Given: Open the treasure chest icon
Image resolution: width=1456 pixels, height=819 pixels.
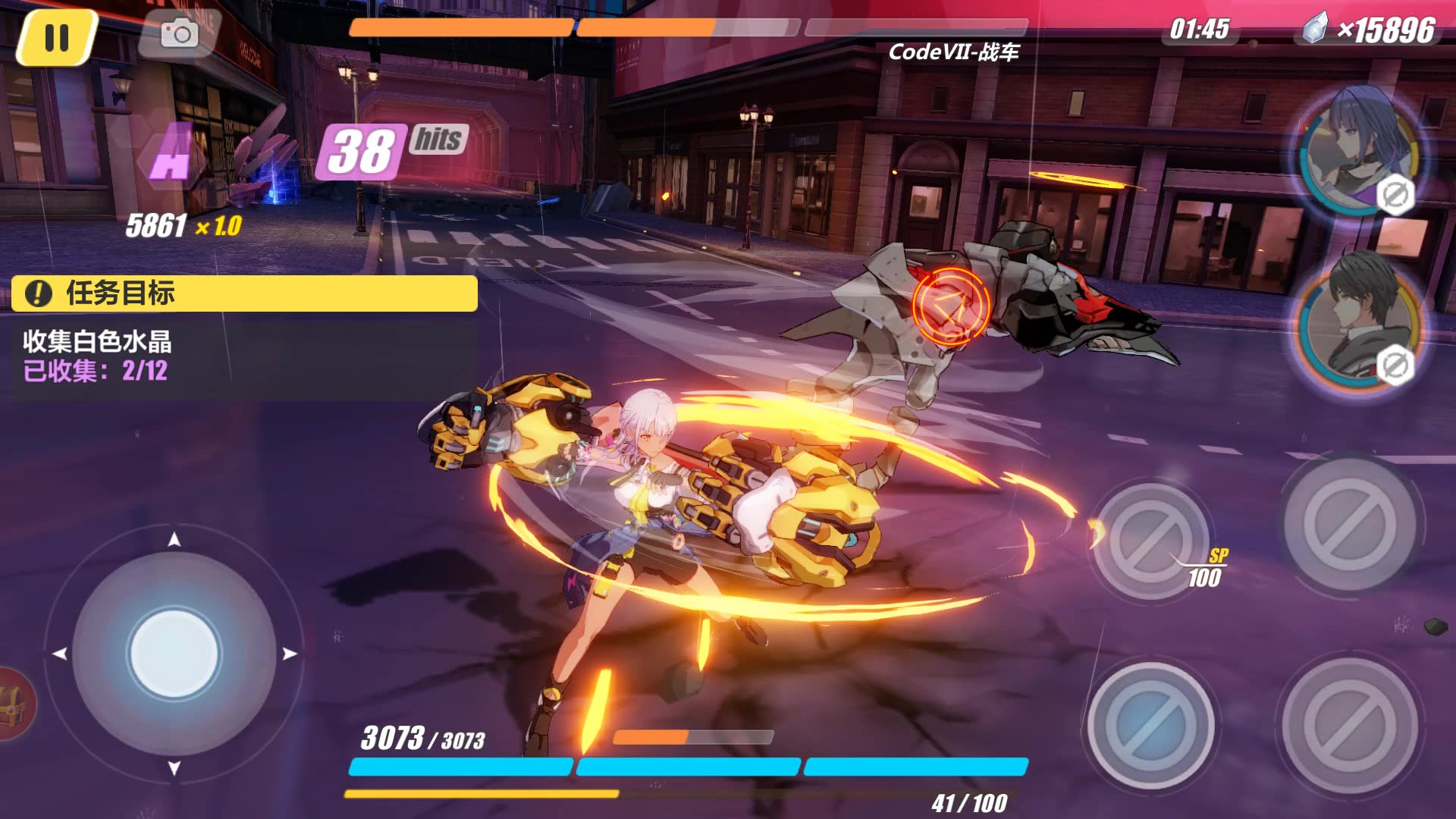Looking at the screenshot, I should pyautogui.click(x=14, y=703).
